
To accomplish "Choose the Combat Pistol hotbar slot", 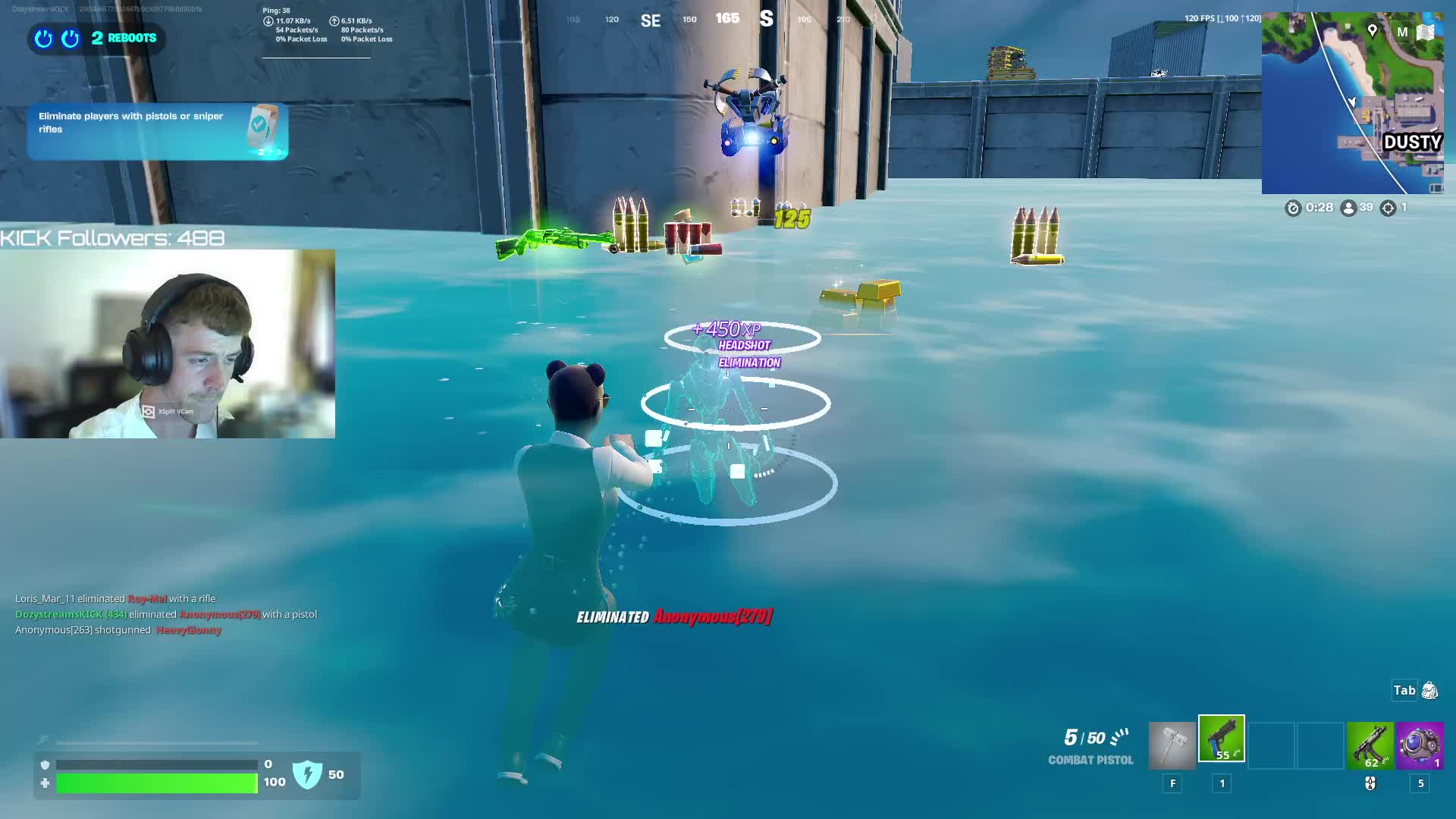I will 1221,739.
